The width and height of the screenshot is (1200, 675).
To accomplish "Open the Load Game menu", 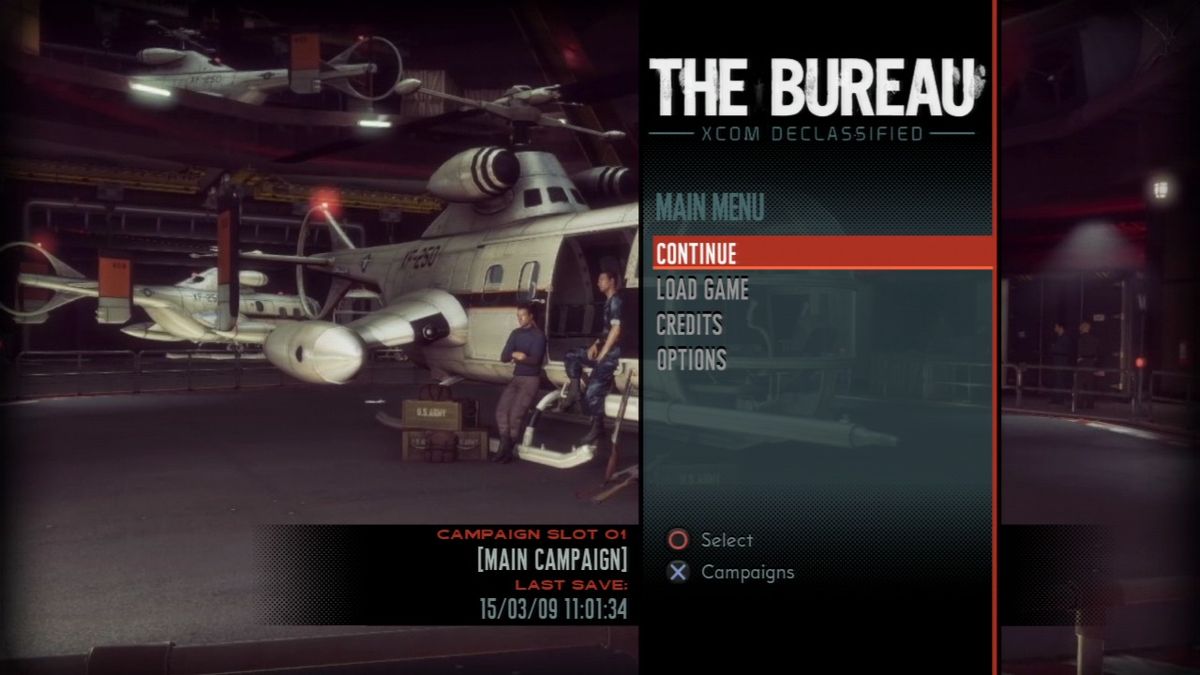I will tap(702, 290).
